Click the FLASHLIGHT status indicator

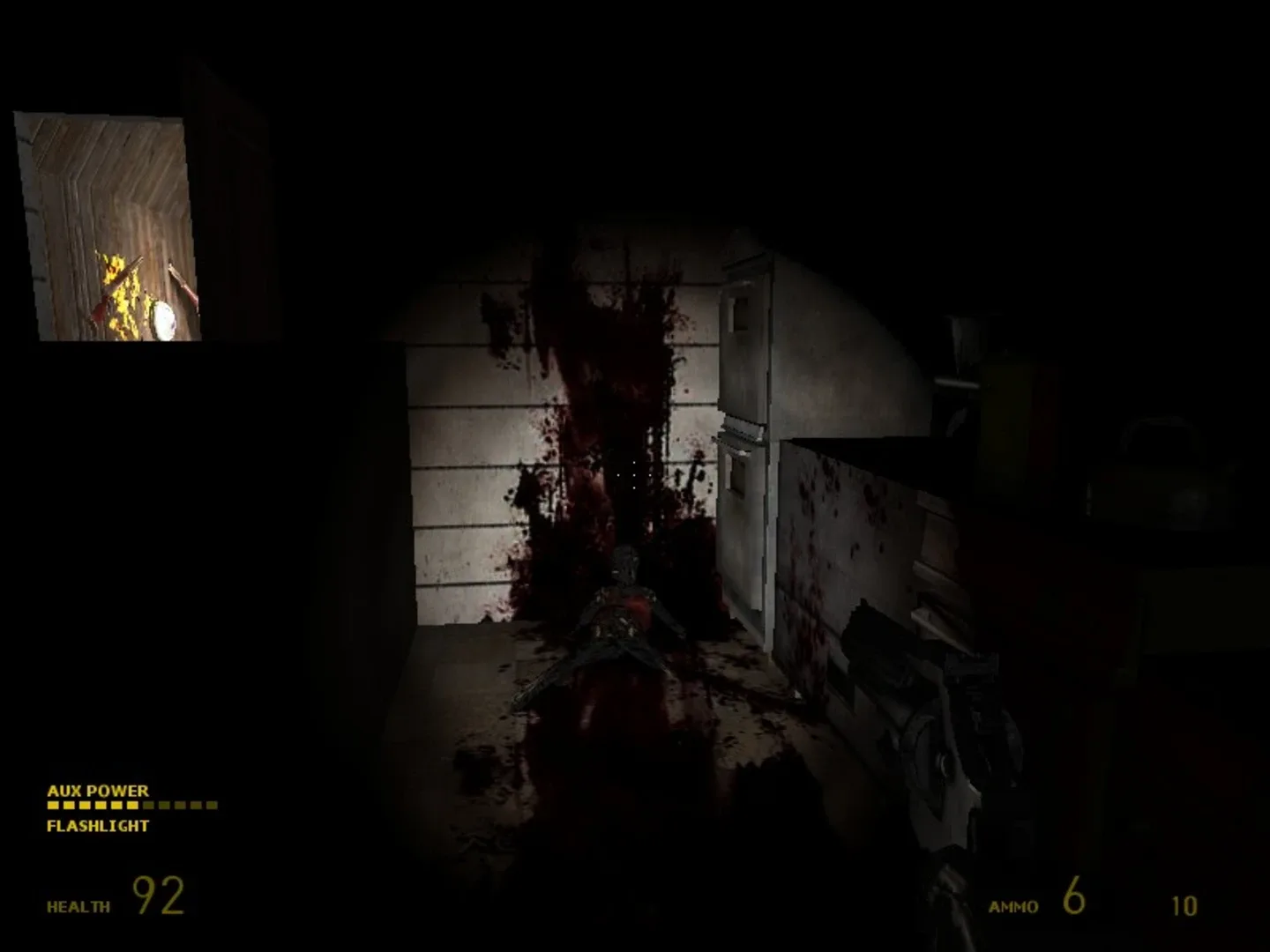[x=97, y=826]
